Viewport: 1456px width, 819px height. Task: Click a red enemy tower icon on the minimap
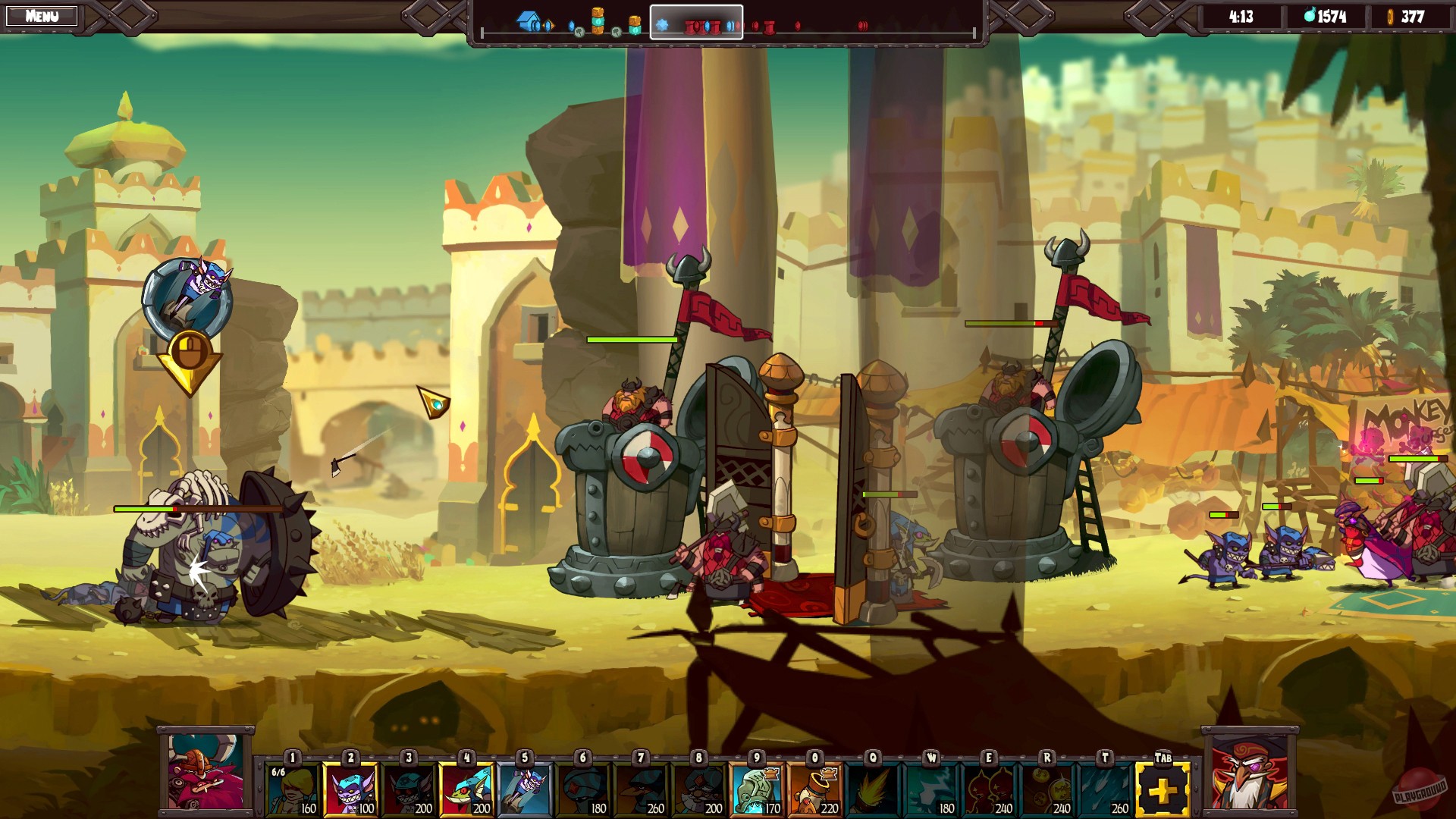(768, 27)
